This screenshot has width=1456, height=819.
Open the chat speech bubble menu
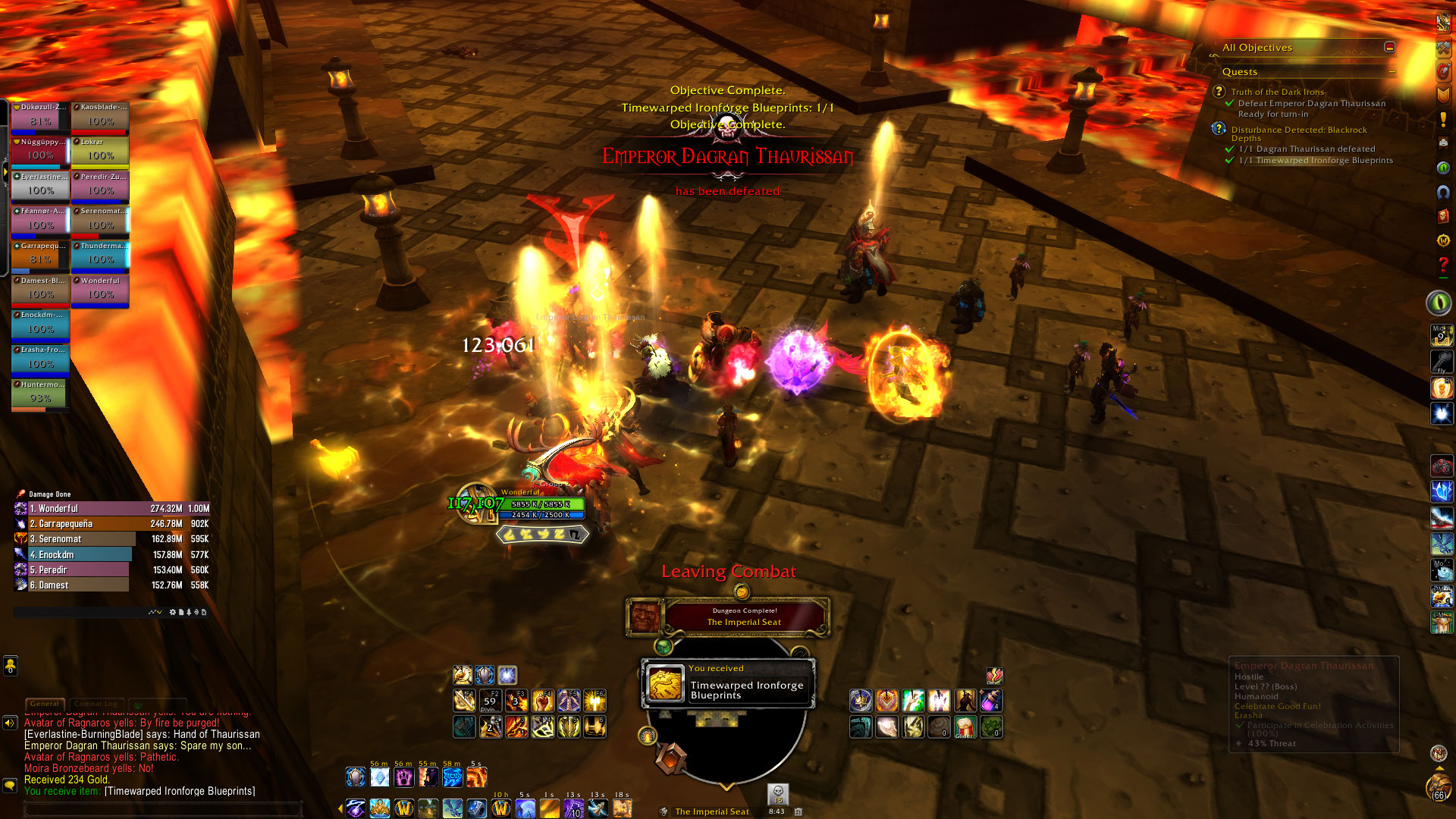click(x=10, y=786)
